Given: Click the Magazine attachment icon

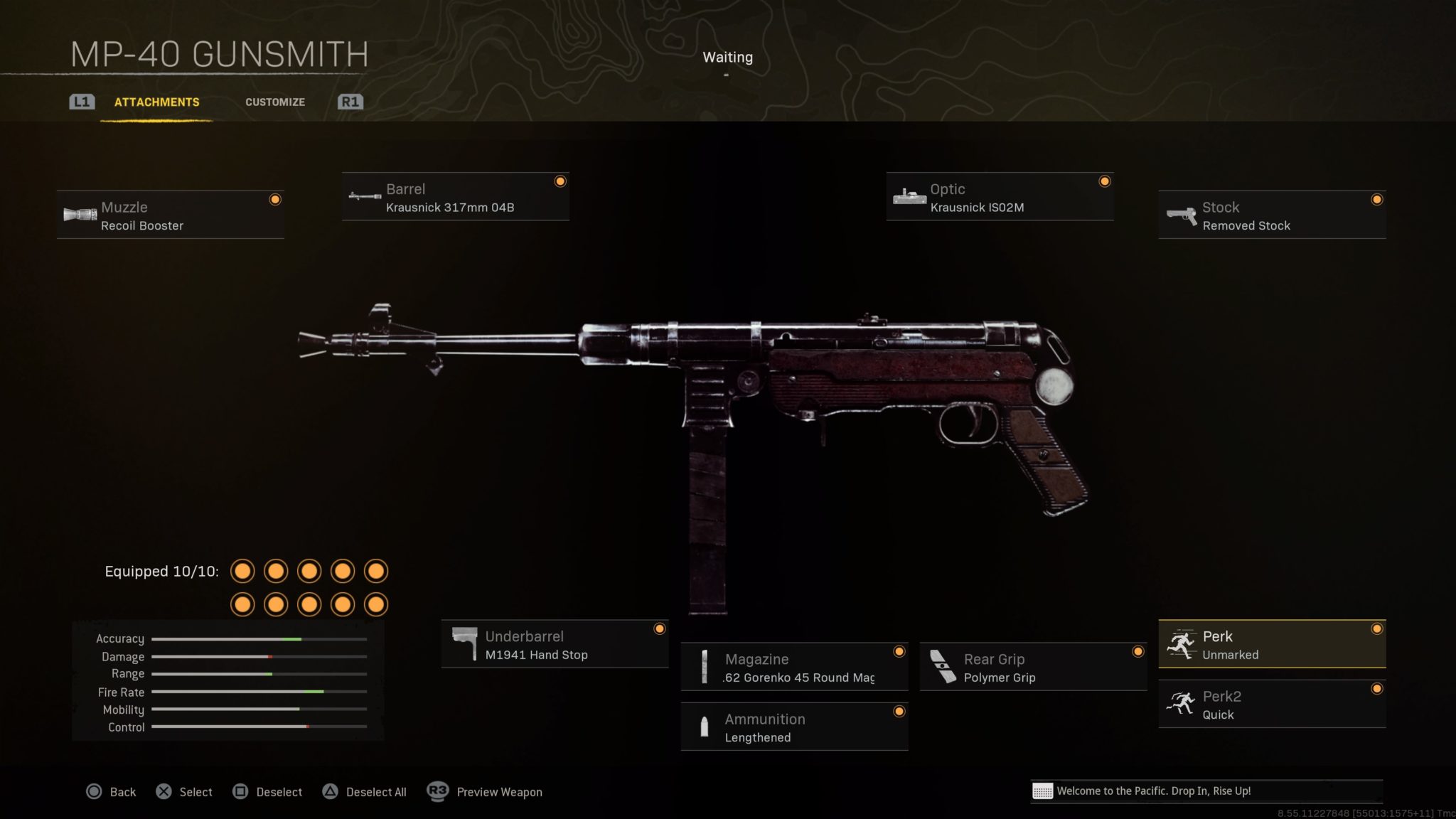Looking at the screenshot, I should point(705,667).
